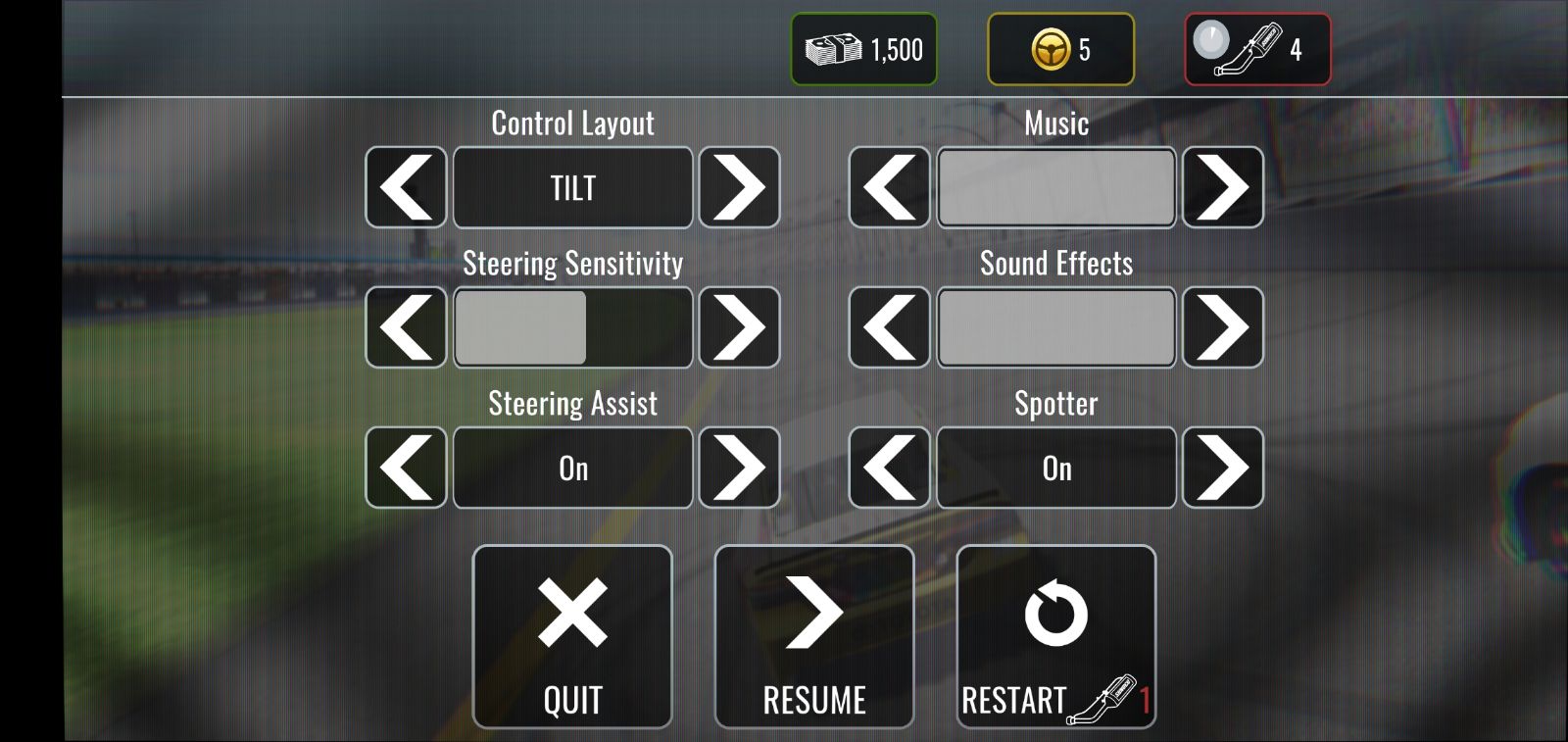Raise Sound Effects volume with right arrow
The height and width of the screenshot is (742, 1568).
coord(1222,327)
